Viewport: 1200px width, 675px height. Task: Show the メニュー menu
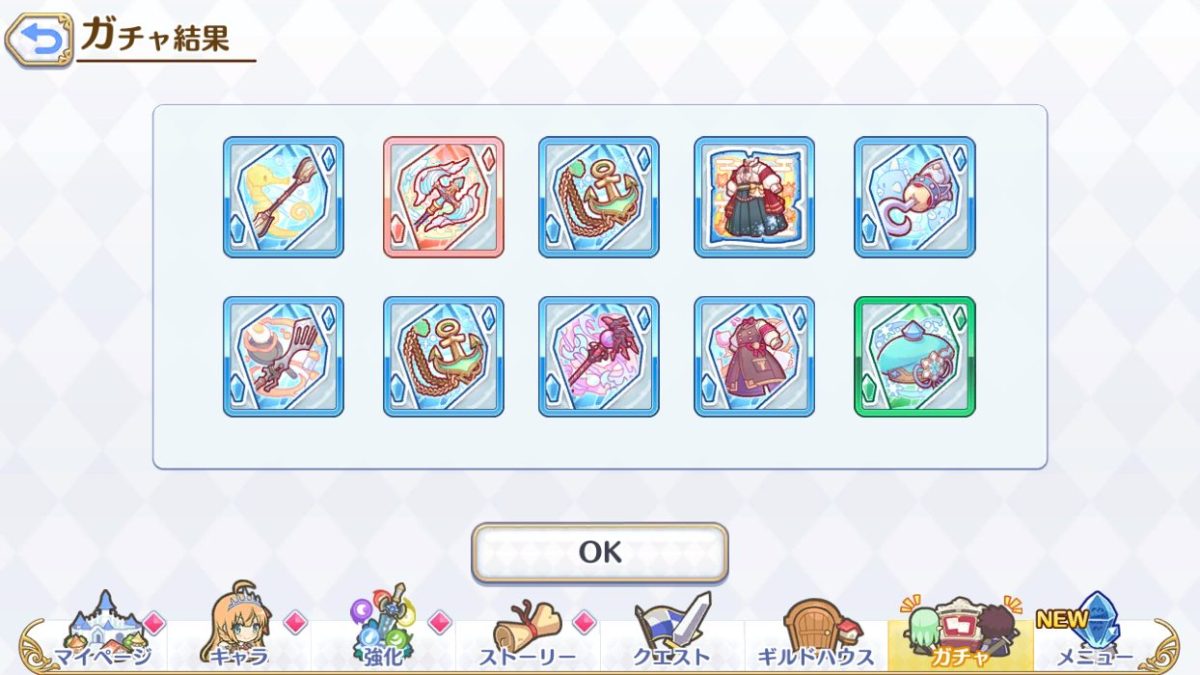(x=1095, y=630)
